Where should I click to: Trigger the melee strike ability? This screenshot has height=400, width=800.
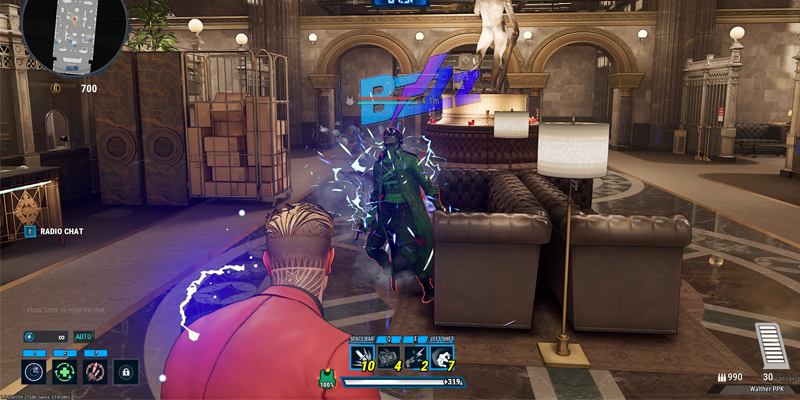tap(363, 357)
